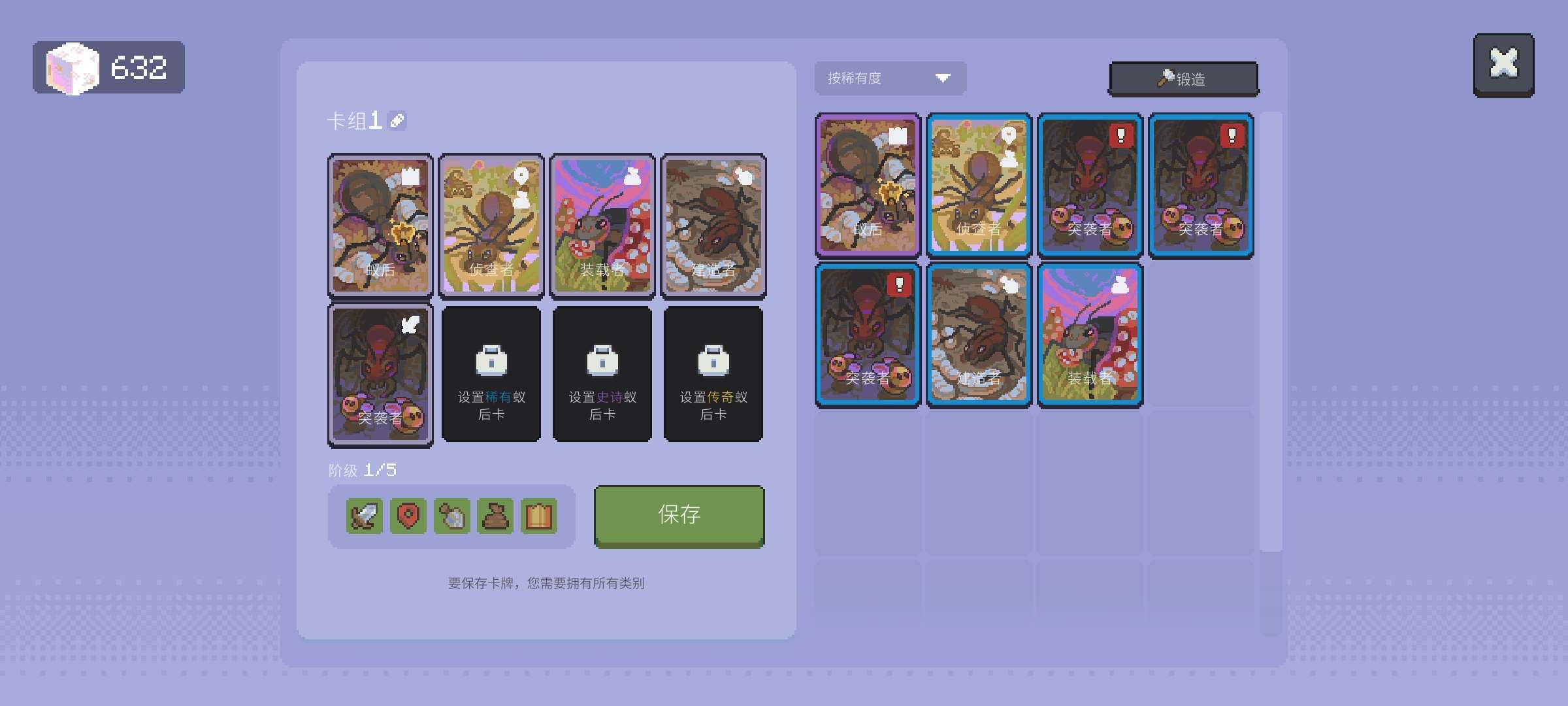Image resolution: width=1568 pixels, height=706 pixels.
Task: Select the 侦查者 card in the deck
Action: 491,226
